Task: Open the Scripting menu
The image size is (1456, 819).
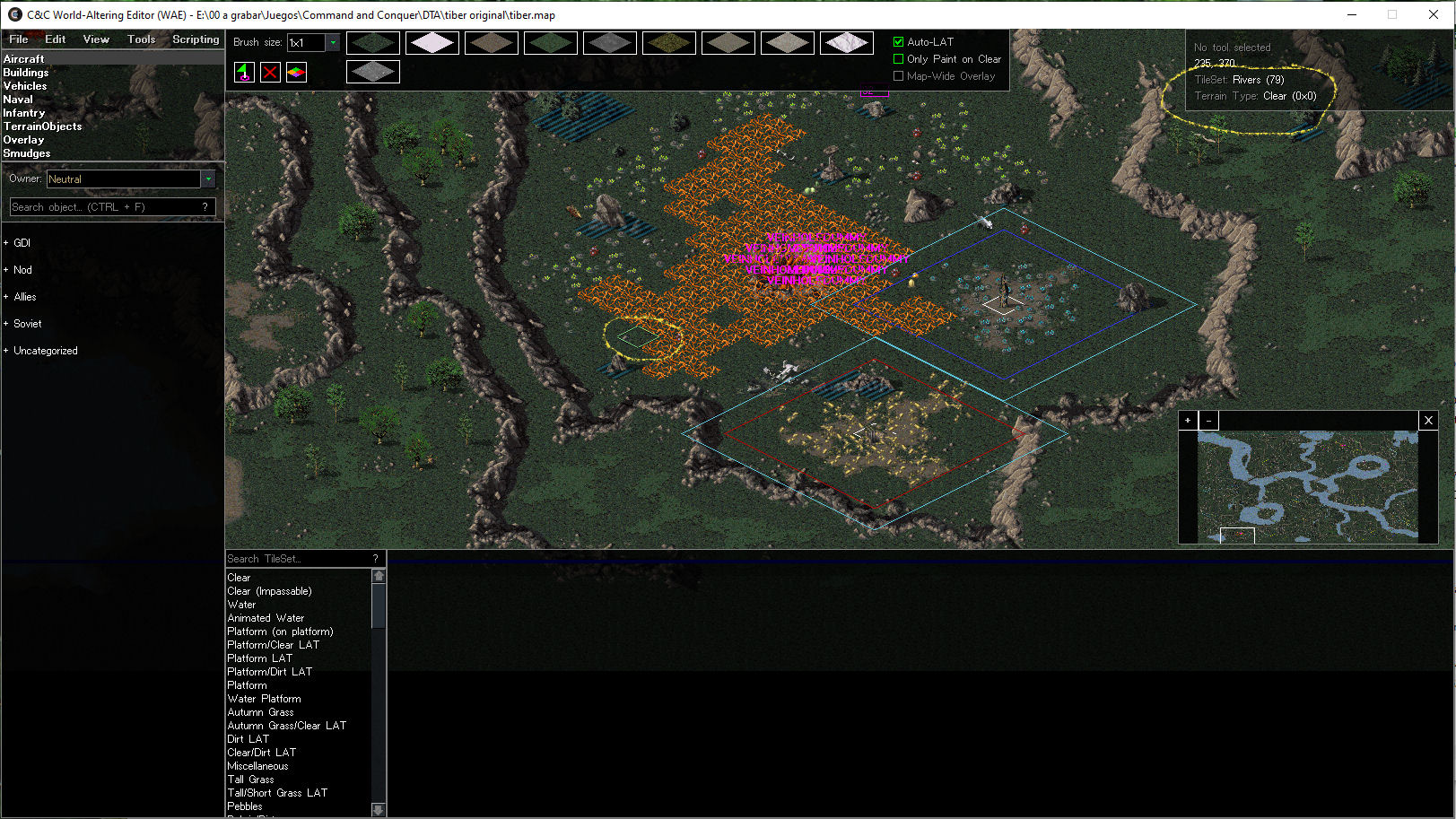Action: pyautogui.click(x=196, y=39)
